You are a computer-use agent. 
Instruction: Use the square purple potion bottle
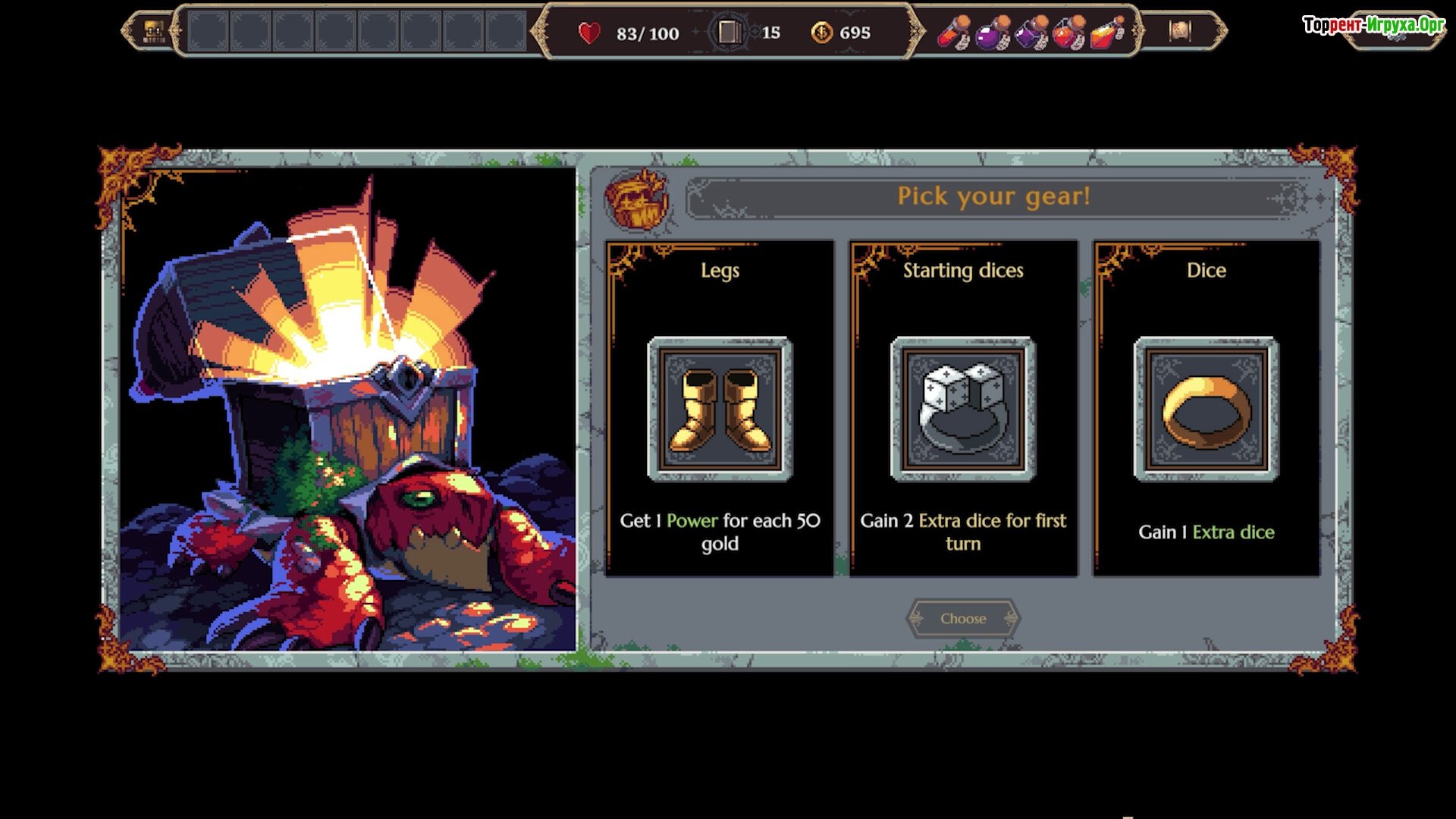coord(1031,33)
